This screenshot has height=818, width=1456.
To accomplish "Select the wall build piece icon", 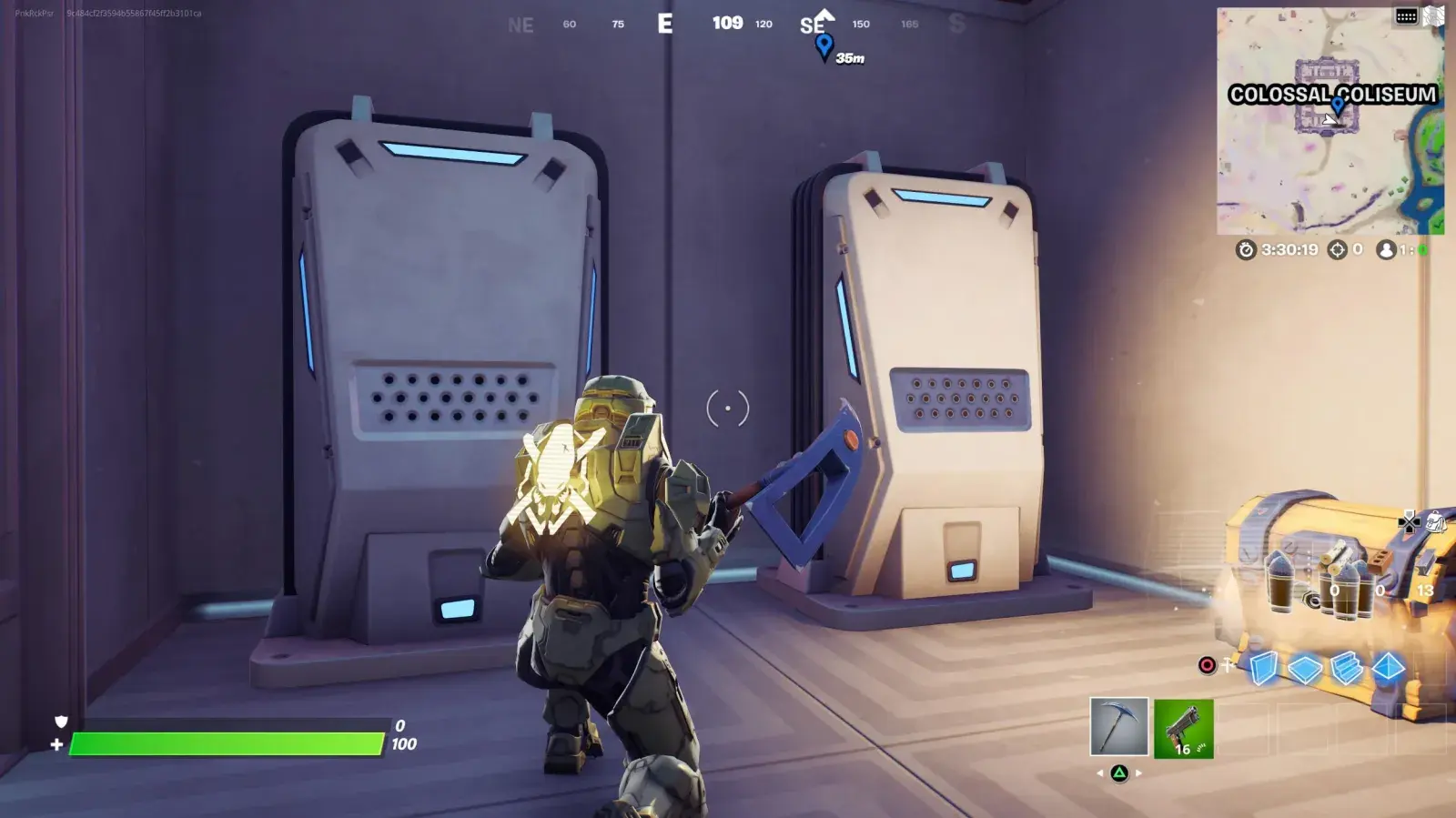I will coord(1264,667).
